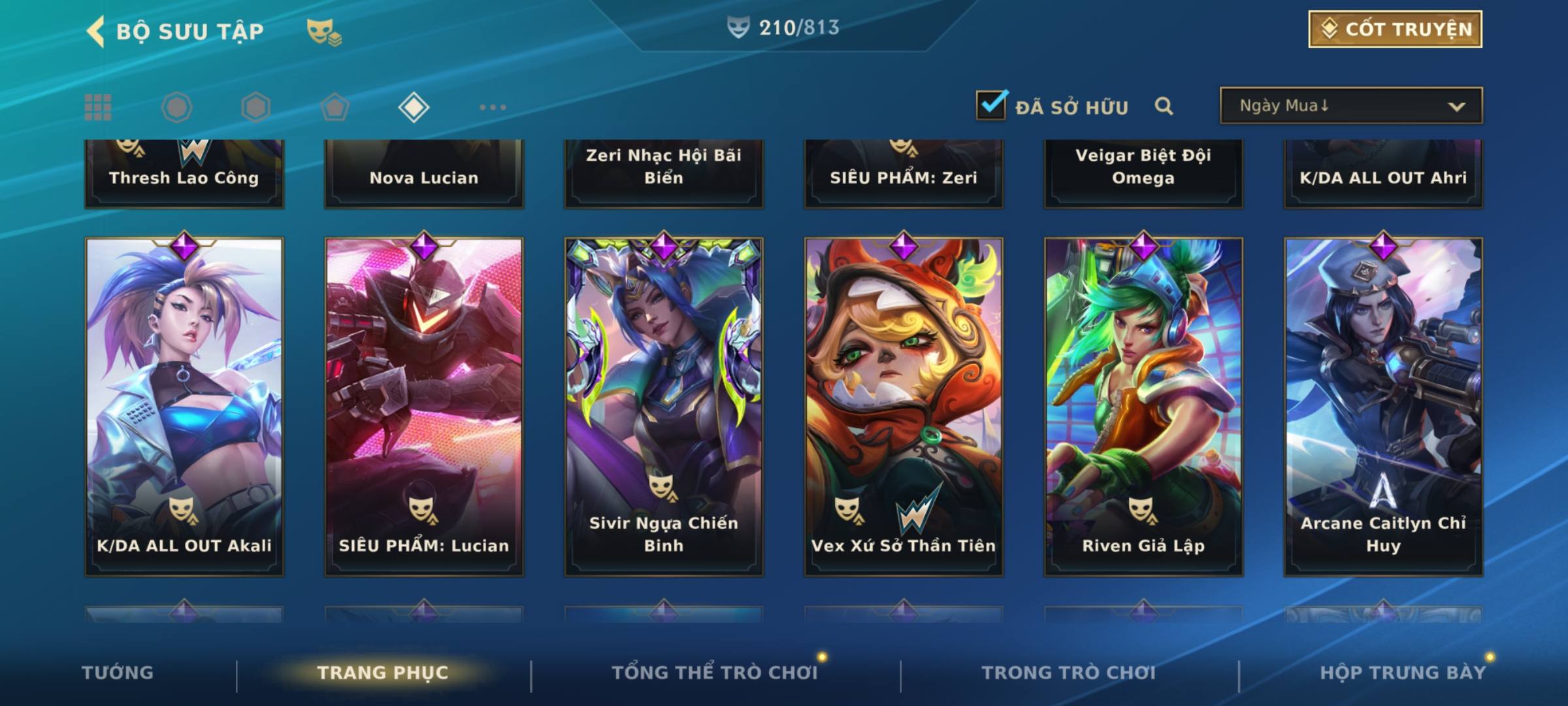Choose the pentagon rarity filter
The image size is (1568, 706).
tap(335, 107)
